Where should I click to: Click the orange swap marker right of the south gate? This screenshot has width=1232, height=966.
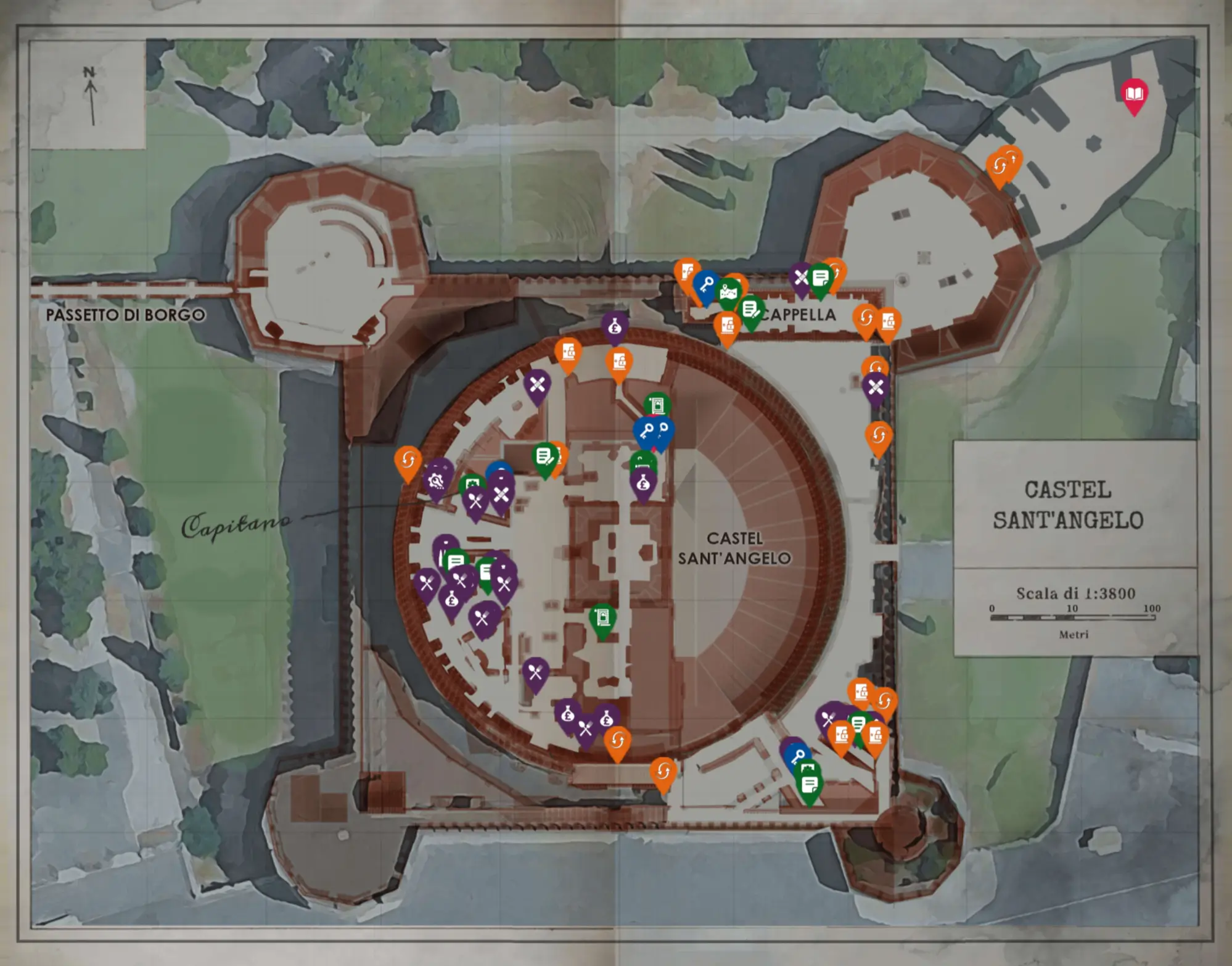click(663, 771)
